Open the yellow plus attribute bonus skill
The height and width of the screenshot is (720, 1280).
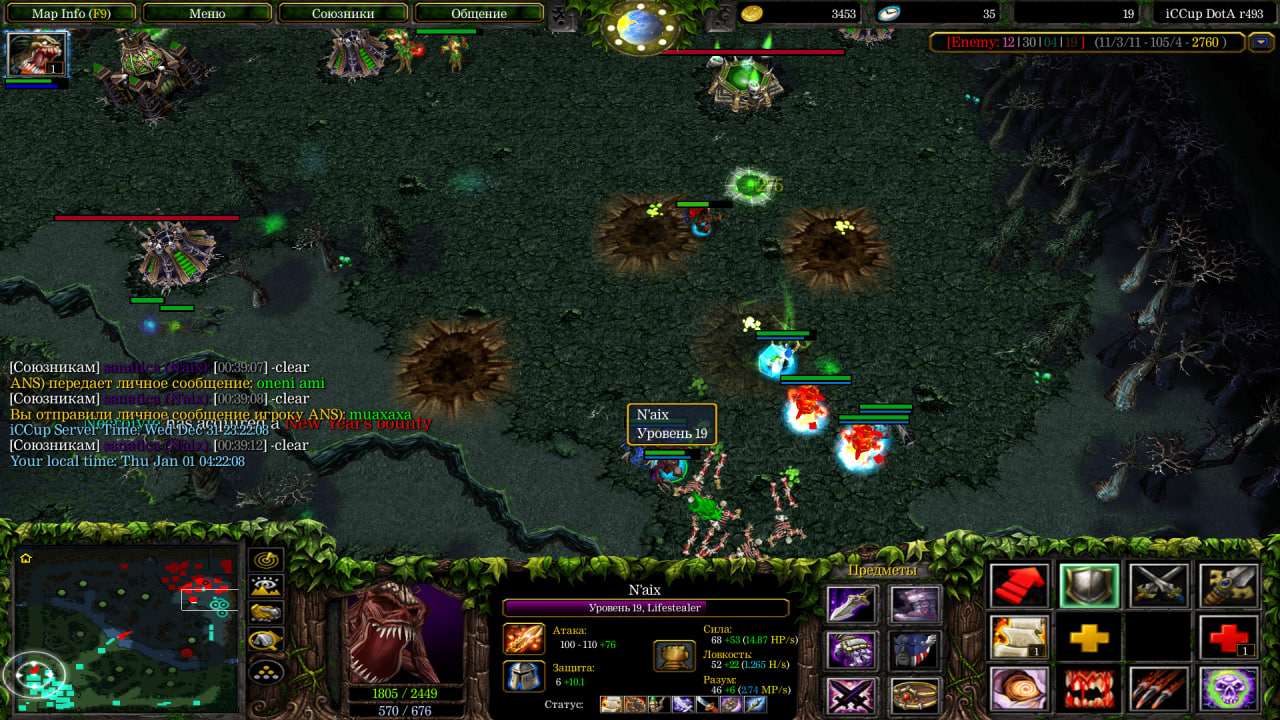[x=1089, y=638]
